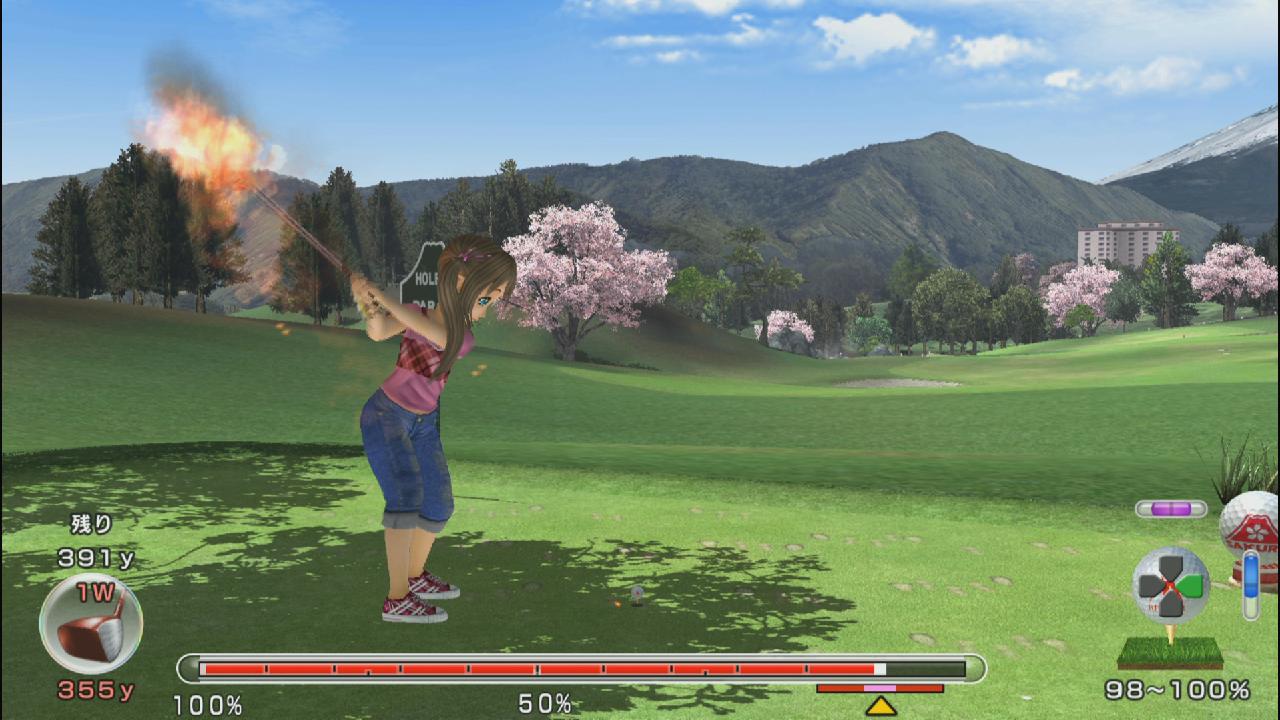Choose the ball impact point indicator
Image resolution: width=1280 pixels, height=720 pixels.
tap(1171, 585)
